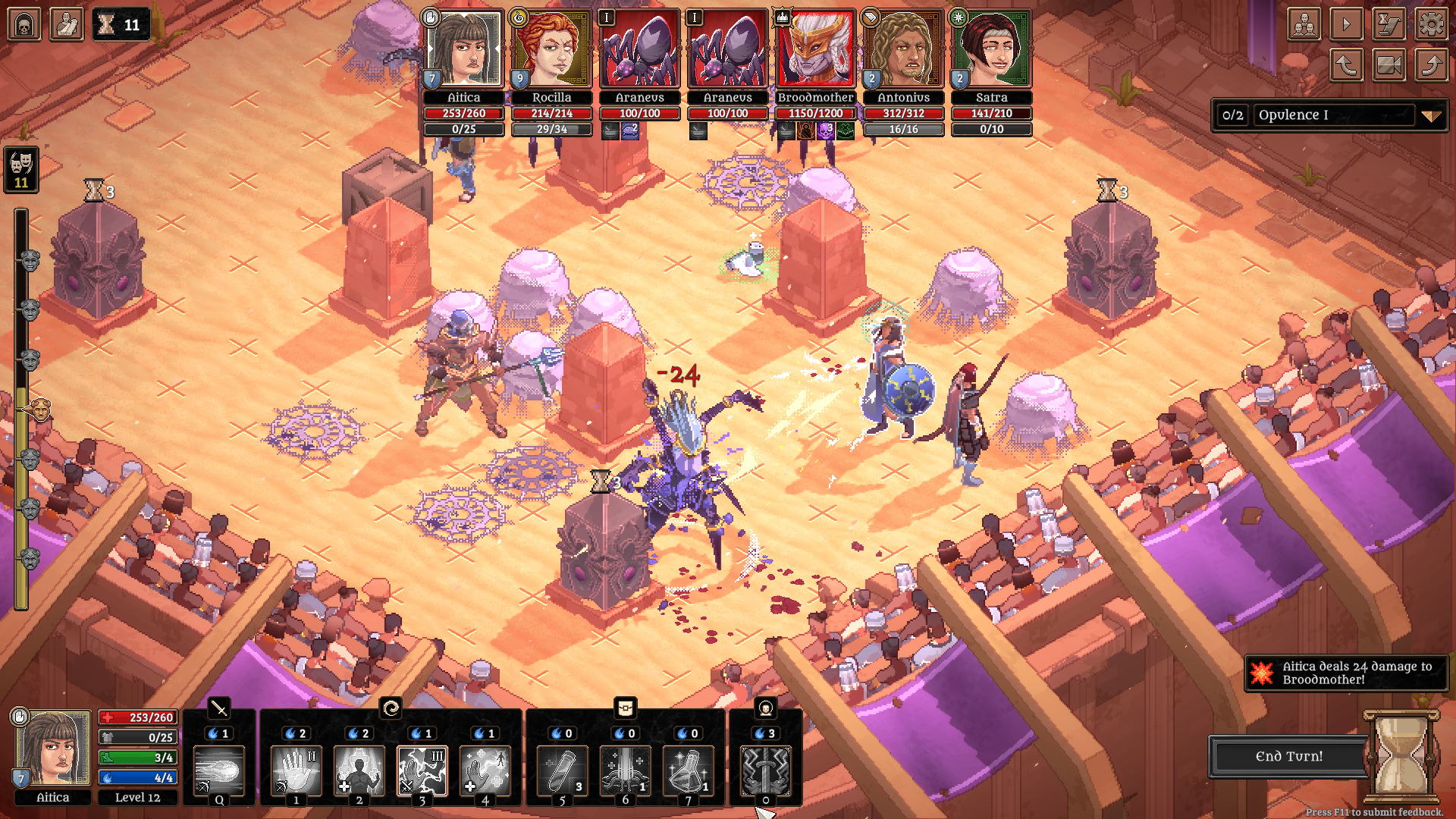The width and height of the screenshot is (1456, 819).
Task: End the current turn
Action: pyautogui.click(x=1288, y=756)
